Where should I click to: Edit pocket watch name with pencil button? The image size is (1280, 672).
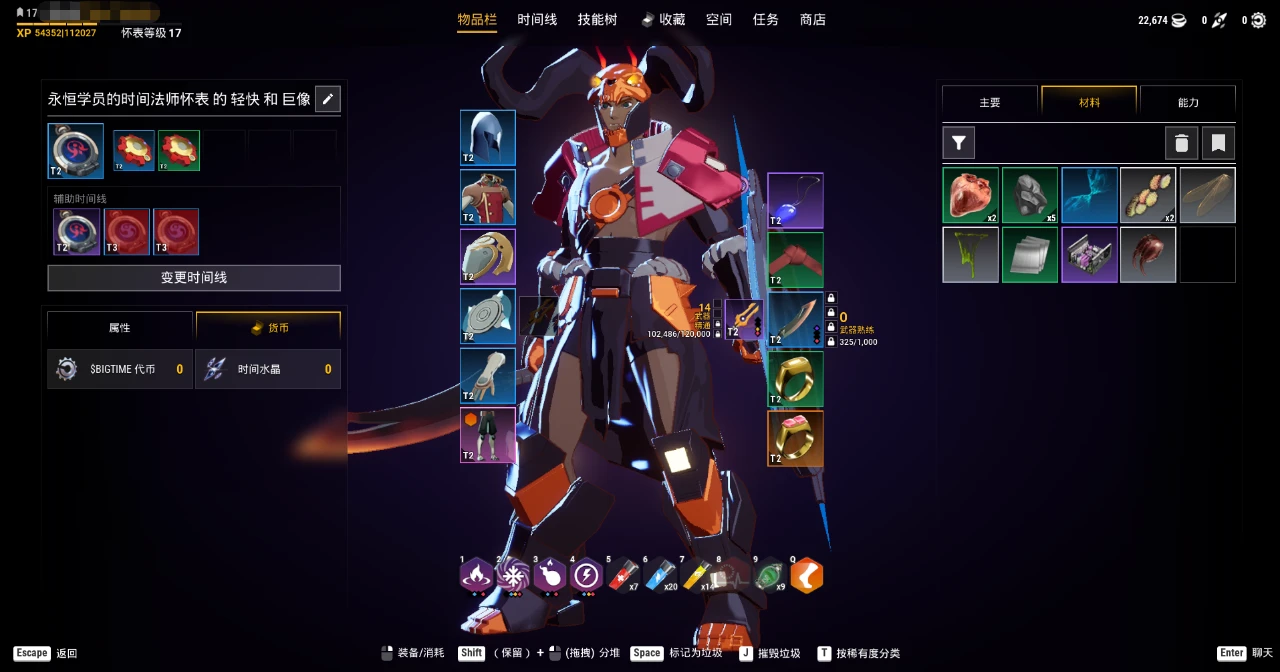[328, 99]
